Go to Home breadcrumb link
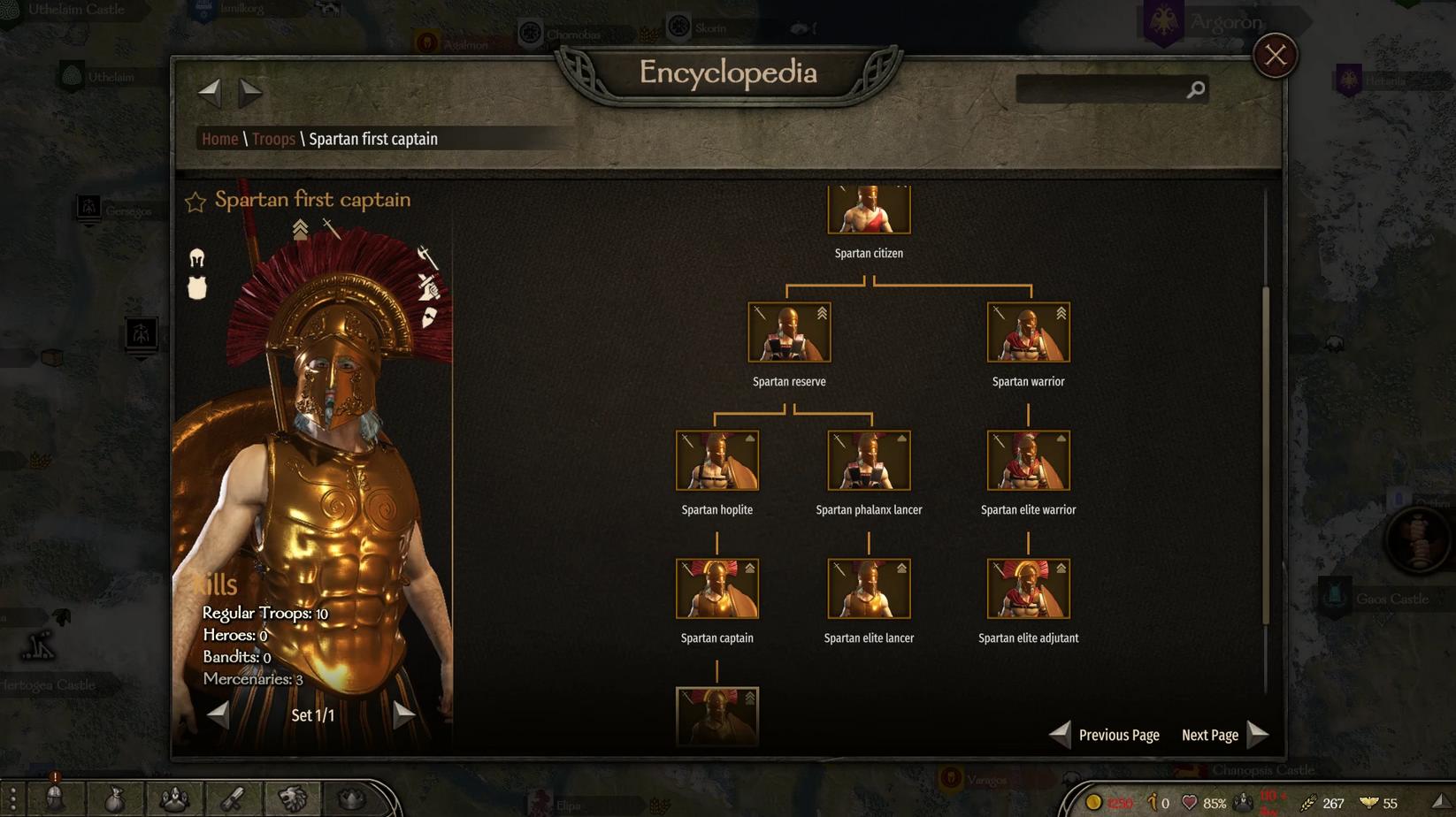This screenshot has width=1456, height=817. point(219,139)
